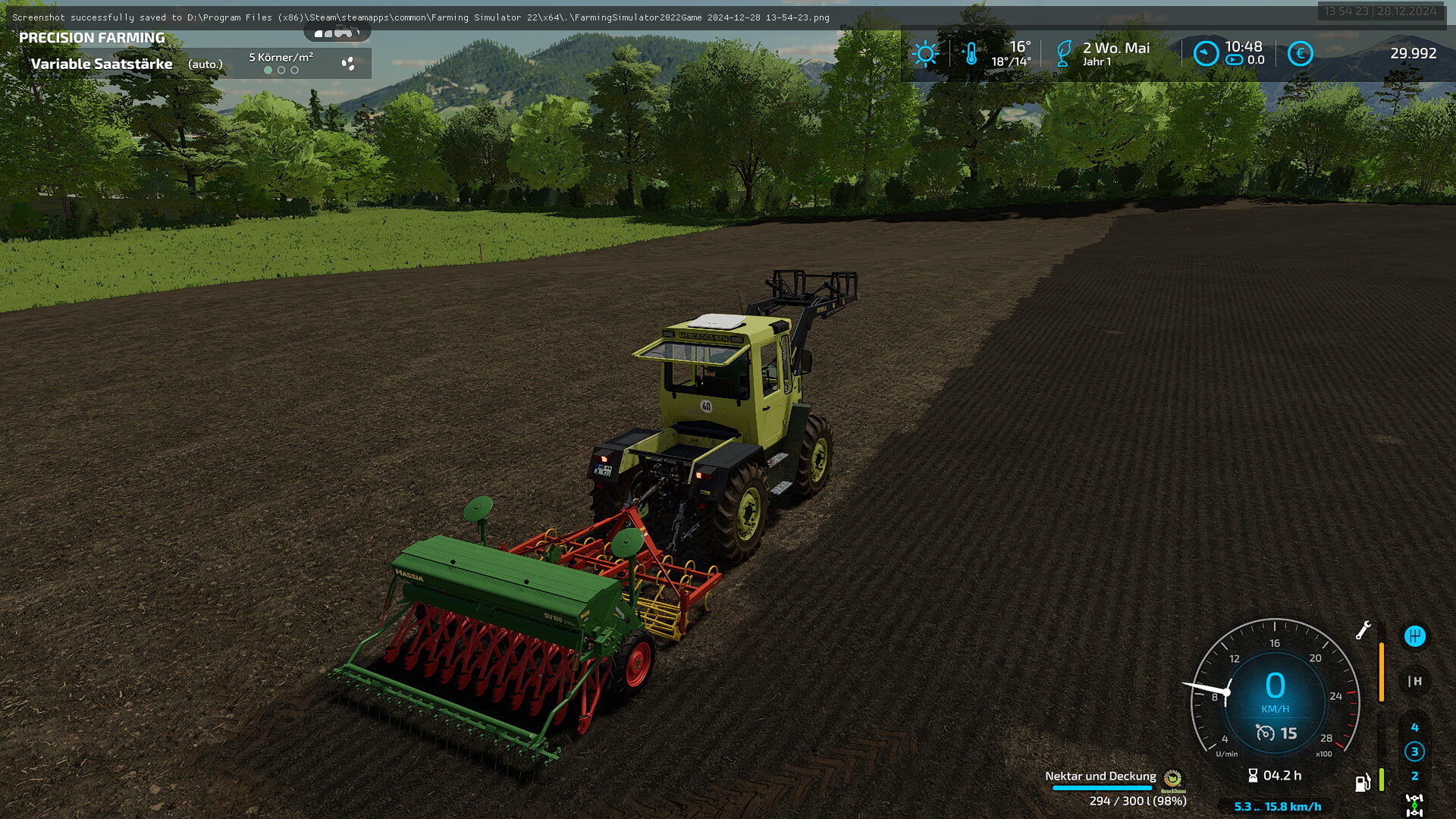The height and width of the screenshot is (819, 1456).
Task: Choose gear 4 in gear selector
Action: 1414,727
